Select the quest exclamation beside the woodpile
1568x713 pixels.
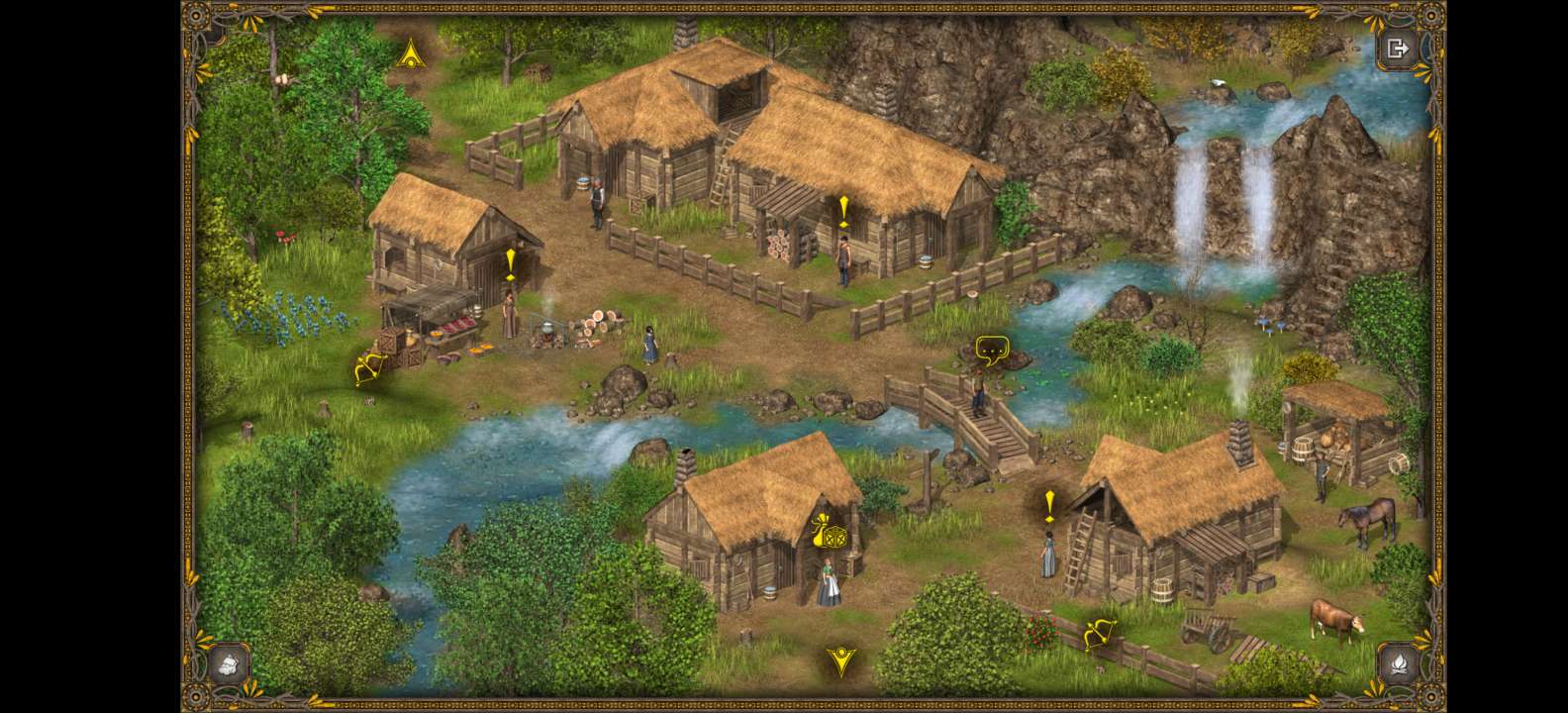click(x=843, y=210)
